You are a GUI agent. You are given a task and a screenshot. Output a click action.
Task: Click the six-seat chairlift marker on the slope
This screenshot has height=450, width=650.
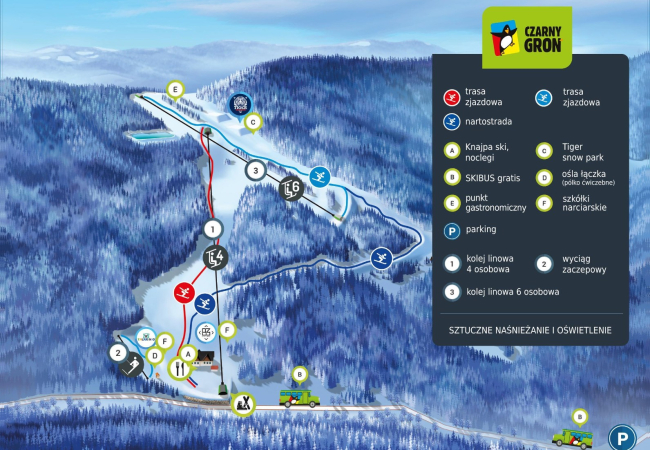[291, 187]
